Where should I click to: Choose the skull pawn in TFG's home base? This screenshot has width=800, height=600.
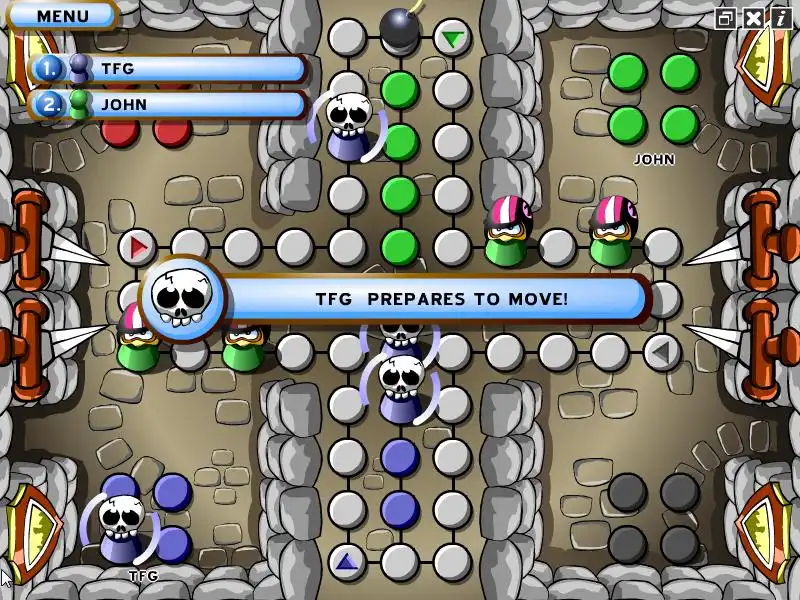tap(121, 527)
